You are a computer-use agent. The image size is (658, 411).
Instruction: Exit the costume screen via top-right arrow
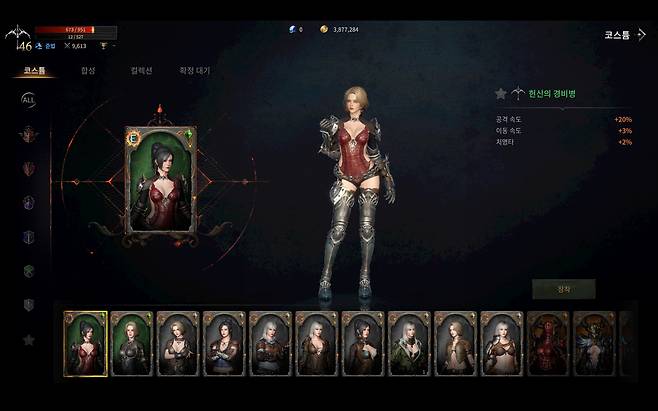641,34
